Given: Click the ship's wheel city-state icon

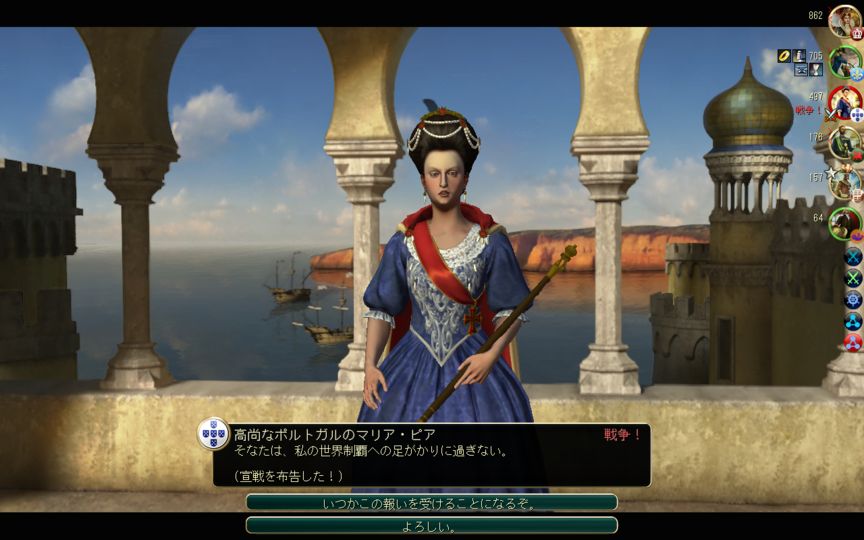Looking at the screenshot, I should [853, 299].
